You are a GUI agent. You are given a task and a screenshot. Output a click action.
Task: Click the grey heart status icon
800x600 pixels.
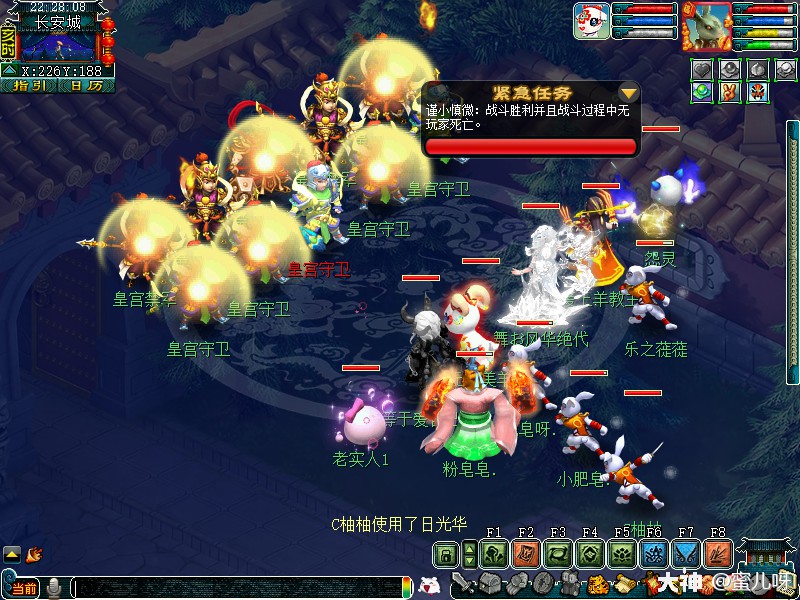point(703,69)
